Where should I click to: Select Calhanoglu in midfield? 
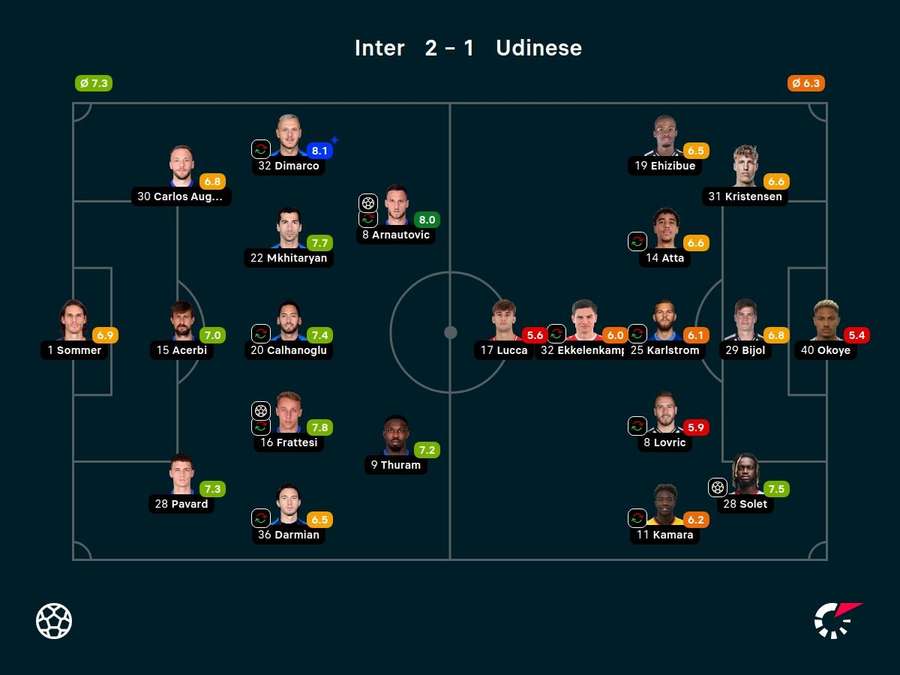pyautogui.click(x=288, y=321)
